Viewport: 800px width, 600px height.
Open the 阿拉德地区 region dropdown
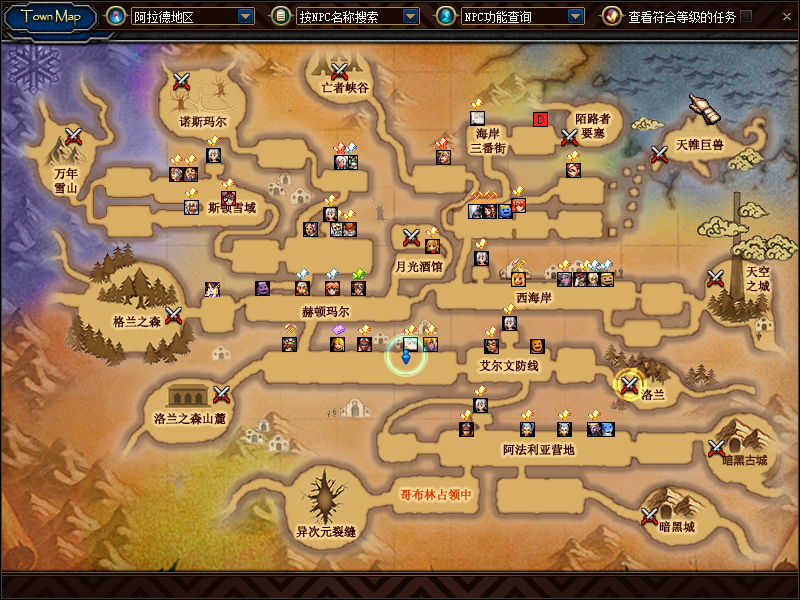tap(246, 17)
